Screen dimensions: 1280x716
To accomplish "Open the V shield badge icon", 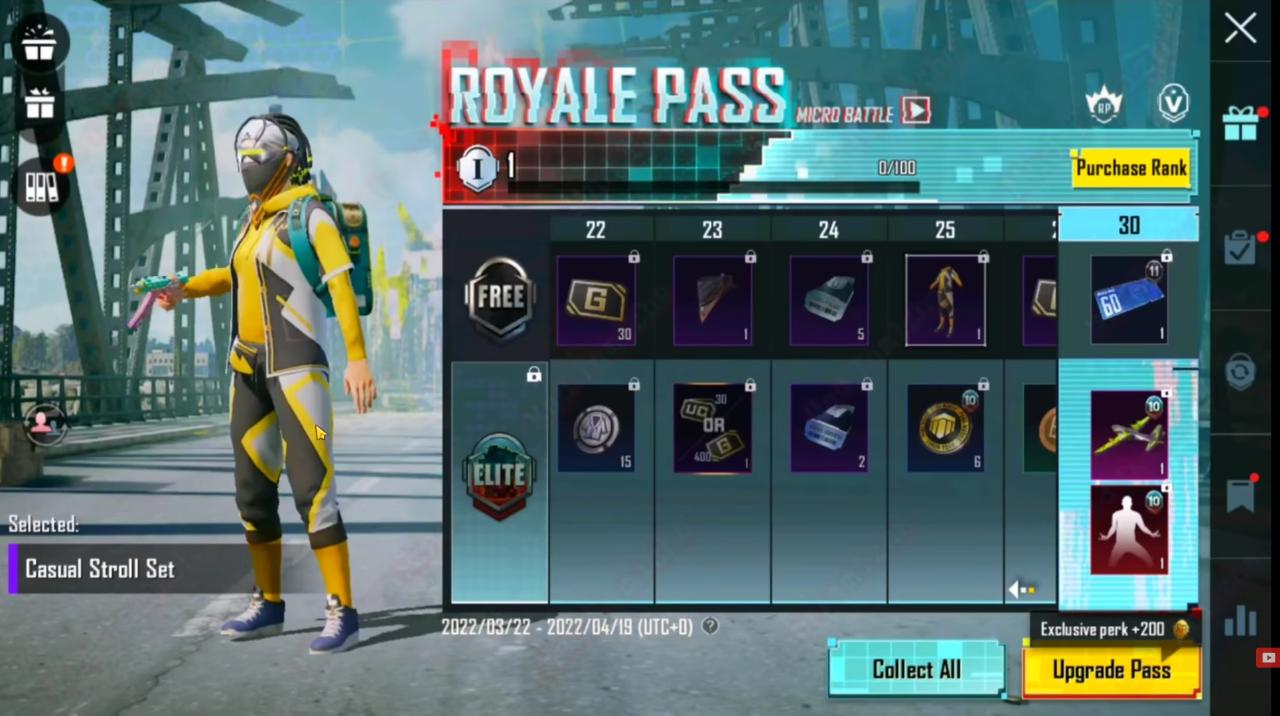I will pos(1173,104).
